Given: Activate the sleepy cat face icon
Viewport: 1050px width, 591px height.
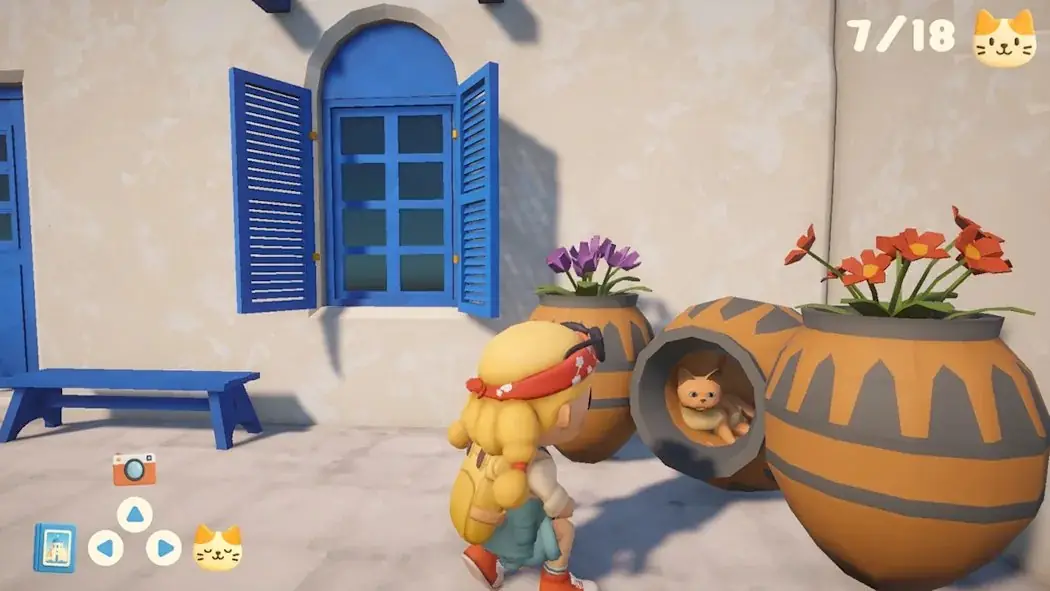Looking at the screenshot, I should click(217, 547).
